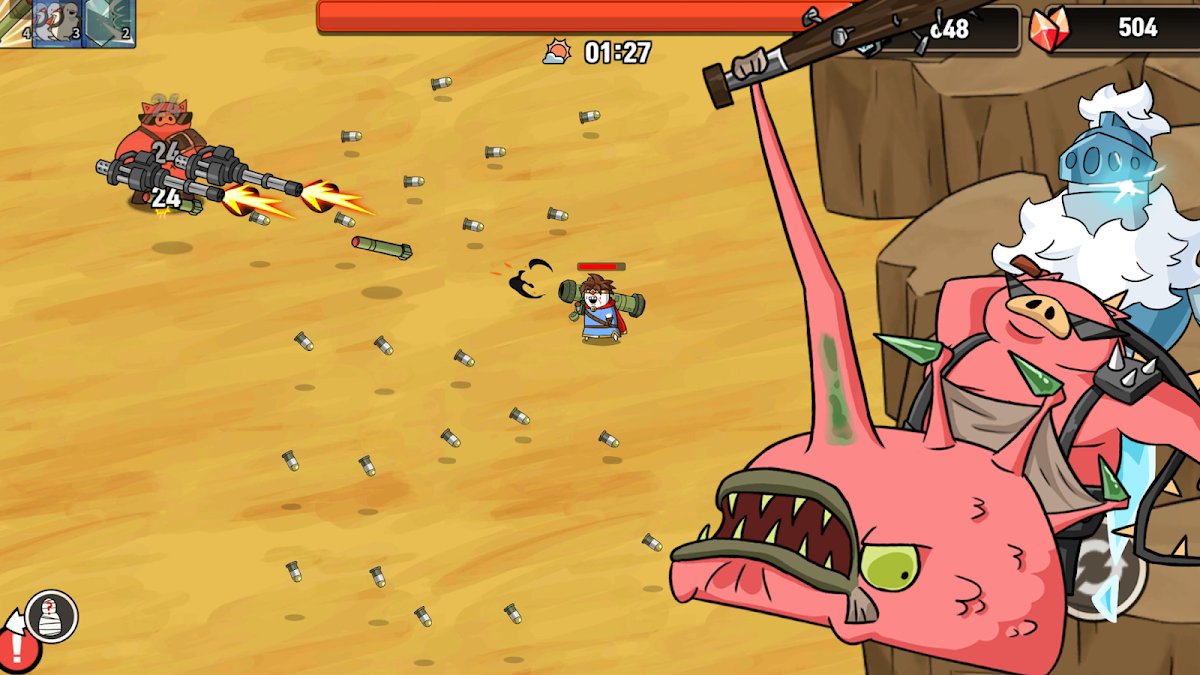
Task: Click the red crystal currency icon
Action: coord(1048,29)
